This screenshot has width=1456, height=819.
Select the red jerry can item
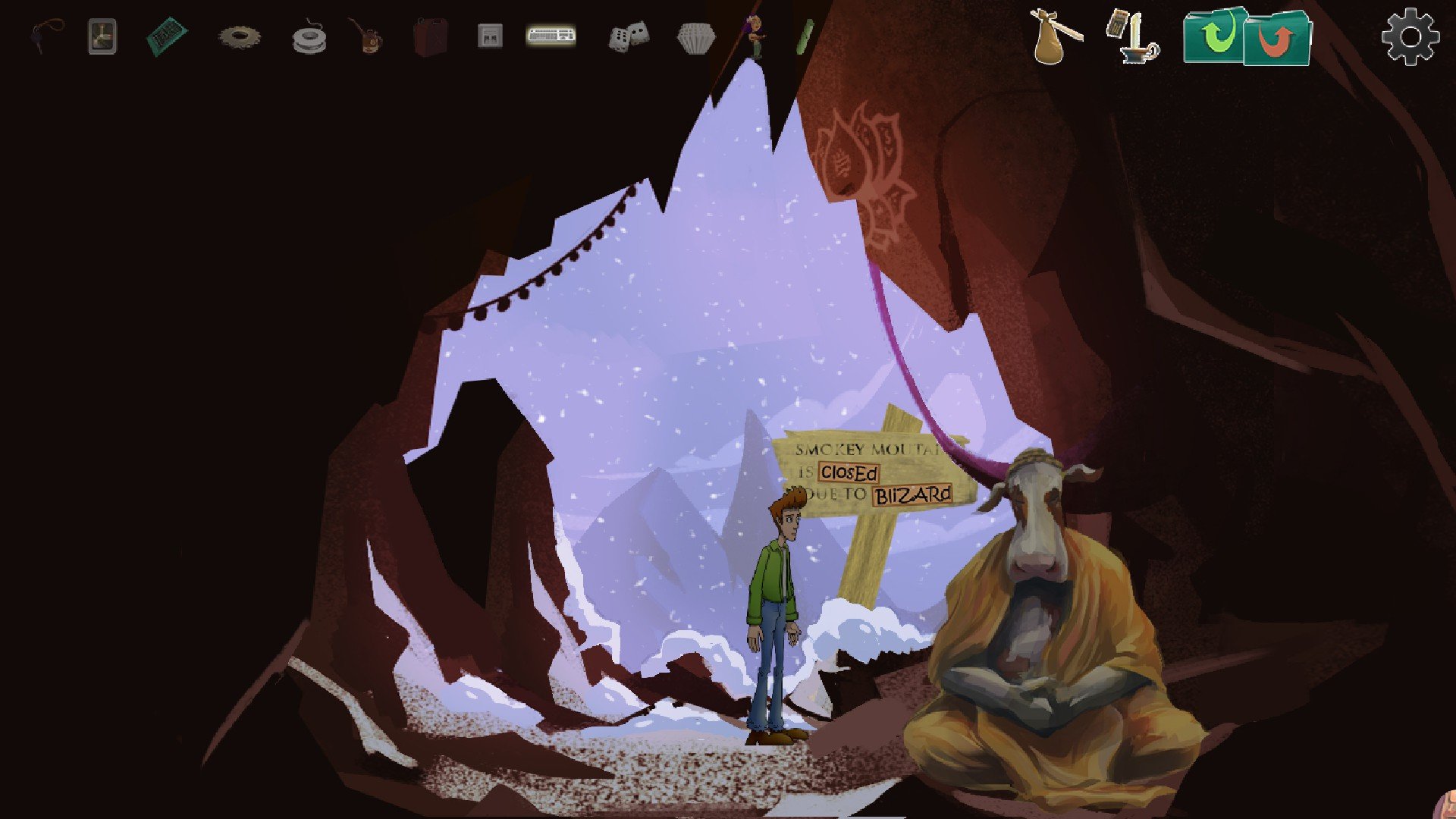pos(430,36)
